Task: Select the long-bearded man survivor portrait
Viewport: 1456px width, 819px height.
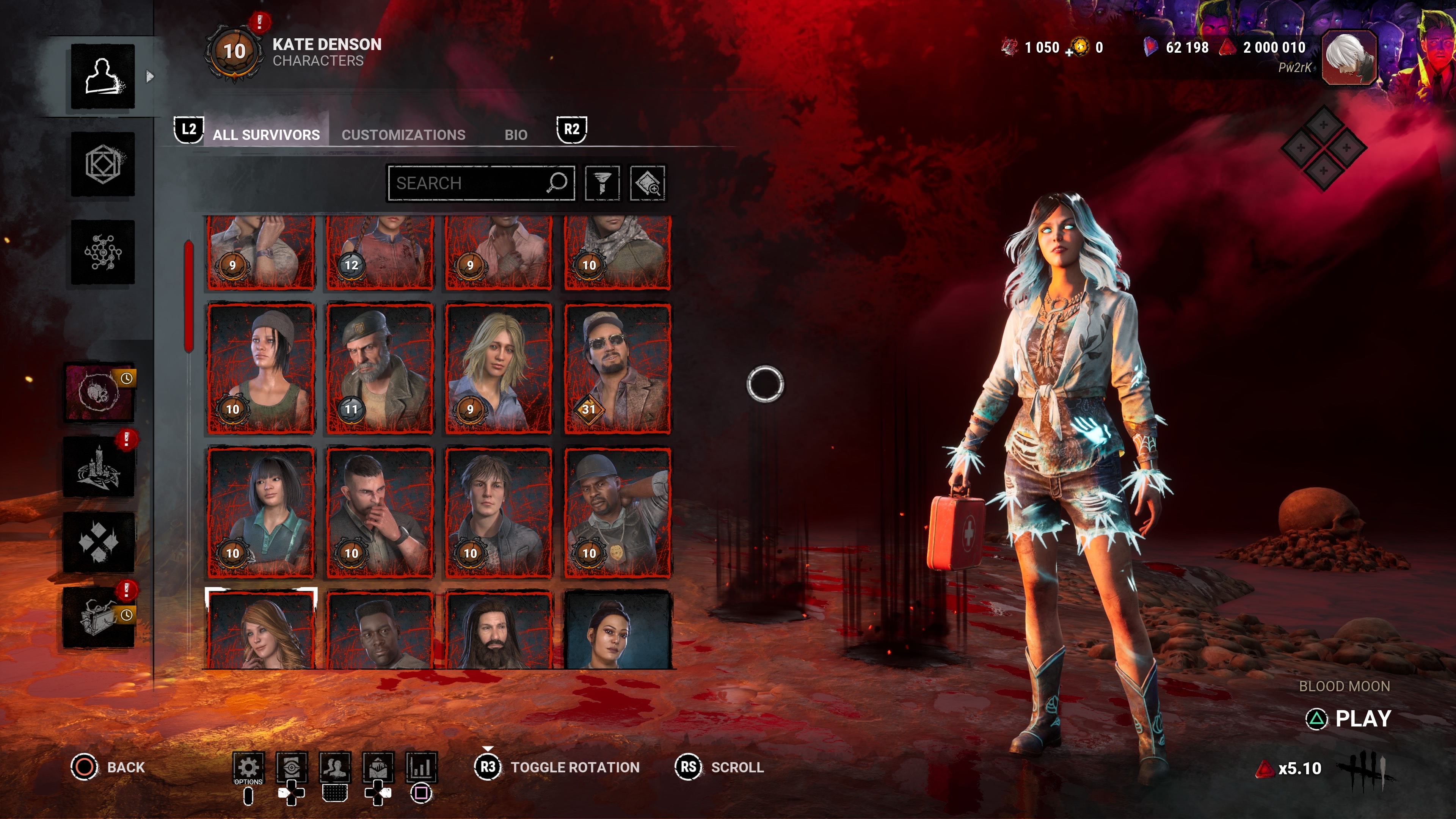Action: tap(498, 630)
